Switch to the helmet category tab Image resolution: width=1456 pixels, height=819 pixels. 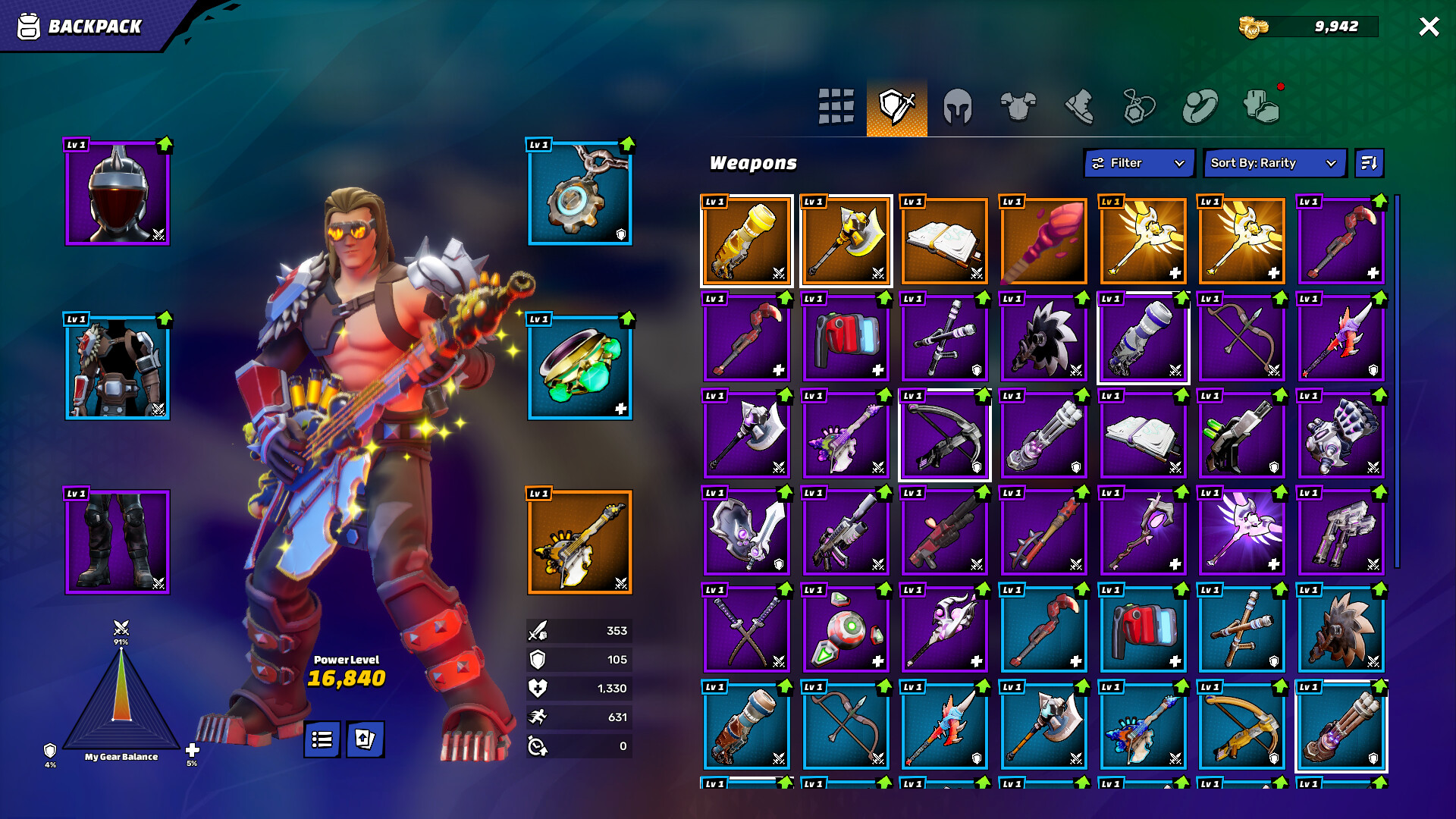click(x=958, y=105)
